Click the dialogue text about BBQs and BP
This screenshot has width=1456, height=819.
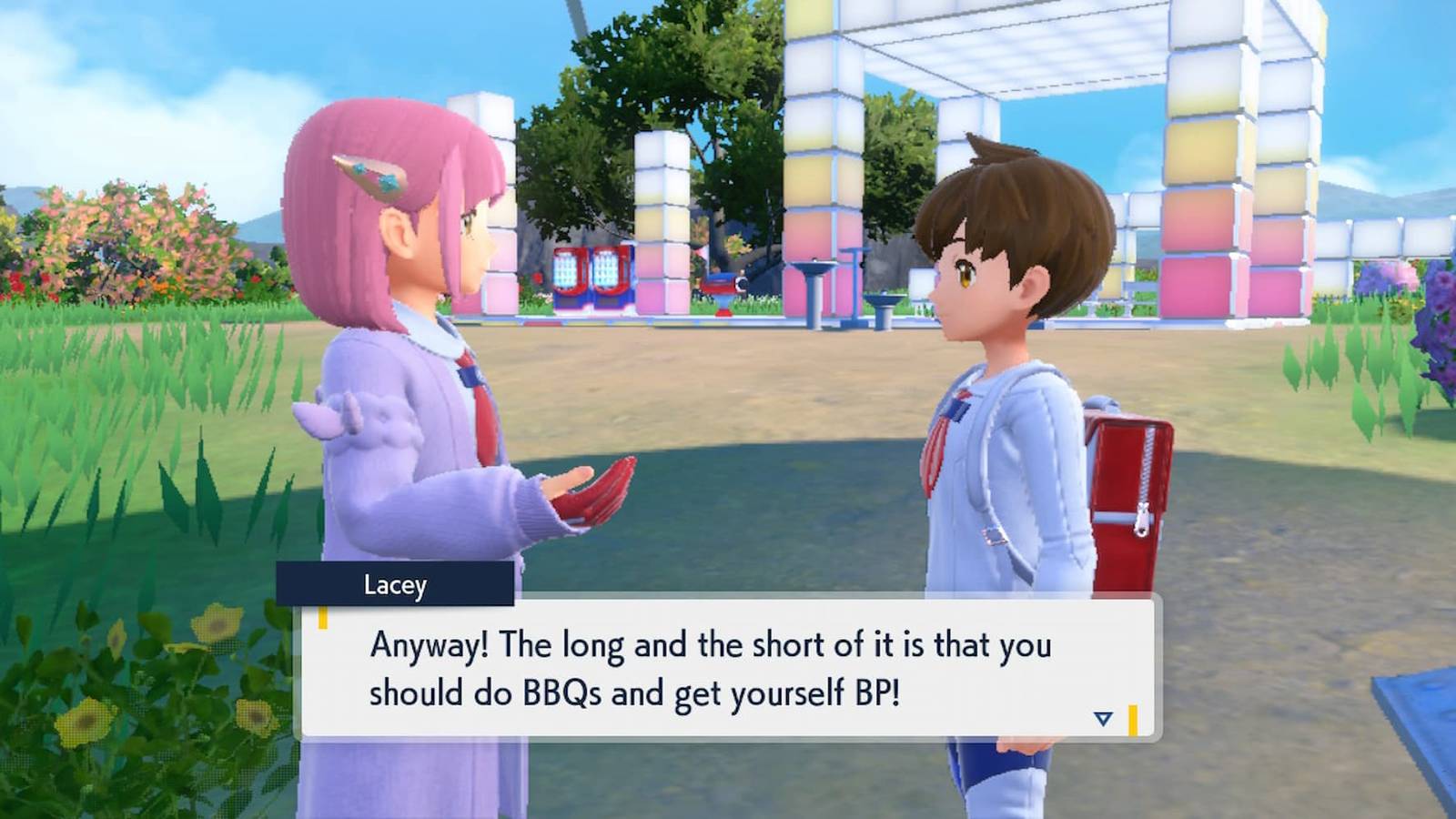pyautogui.click(x=710, y=667)
